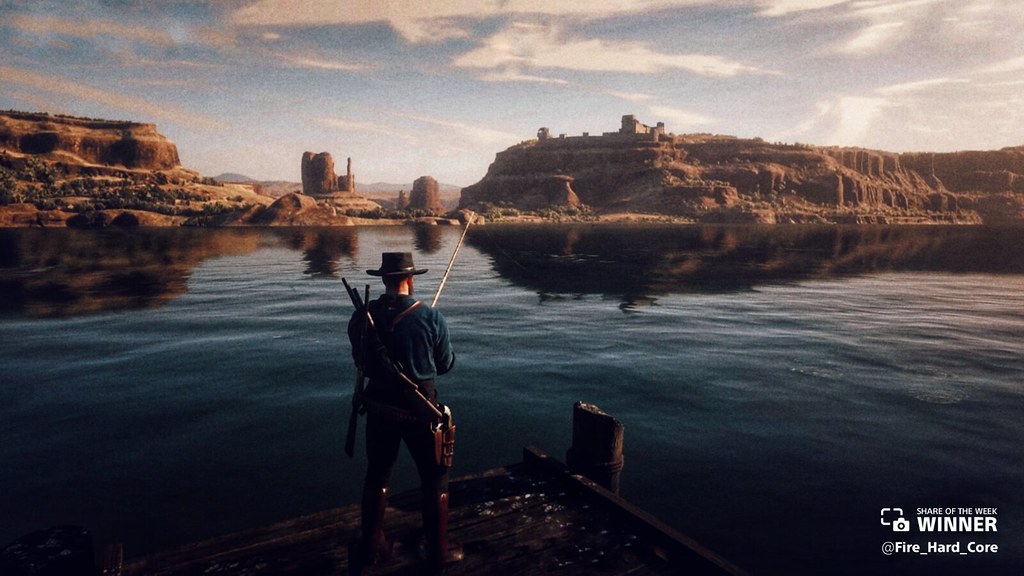The width and height of the screenshot is (1024, 576).
Task: Open the @Fire_Hard_Core creator handle
Action: [x=939, y=547]
